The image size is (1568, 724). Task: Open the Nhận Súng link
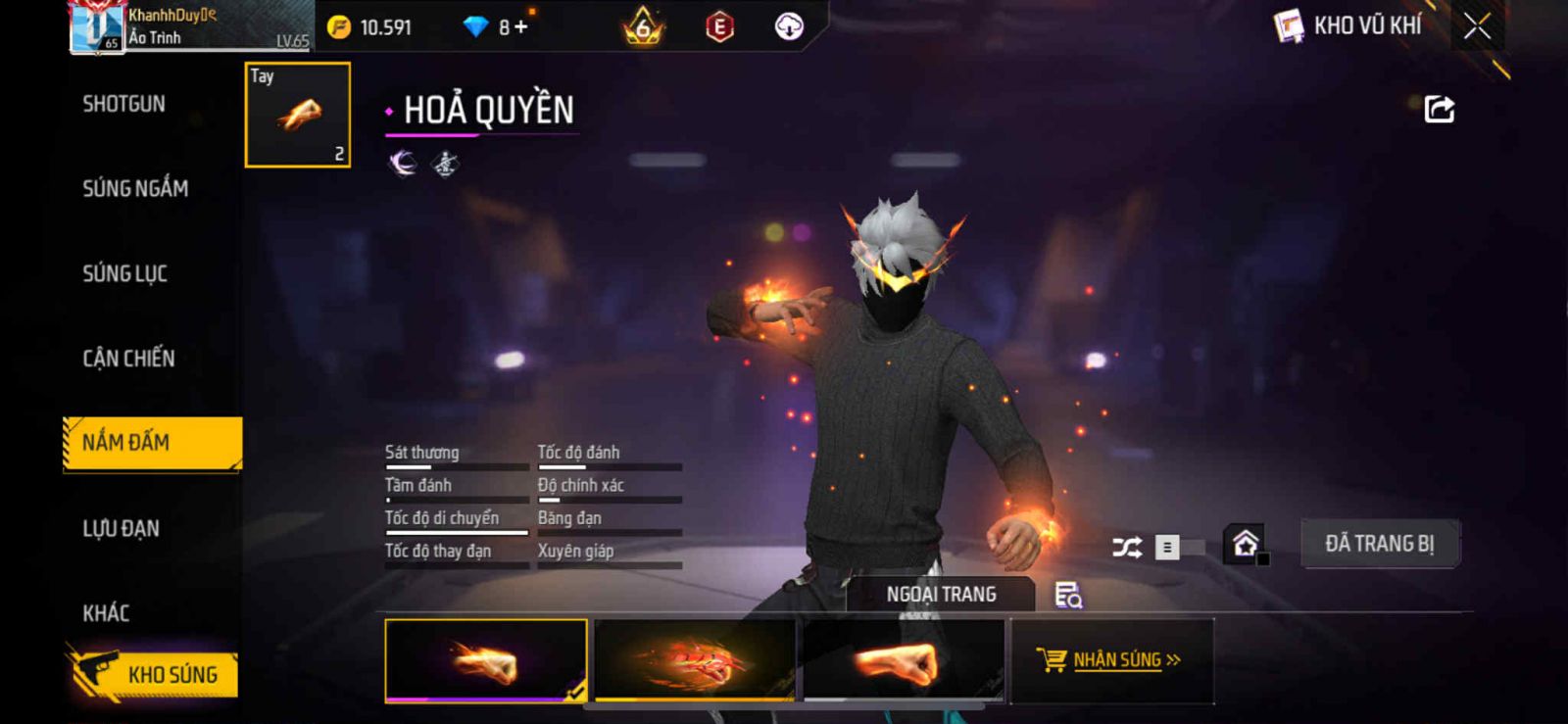coord(1112,660)
